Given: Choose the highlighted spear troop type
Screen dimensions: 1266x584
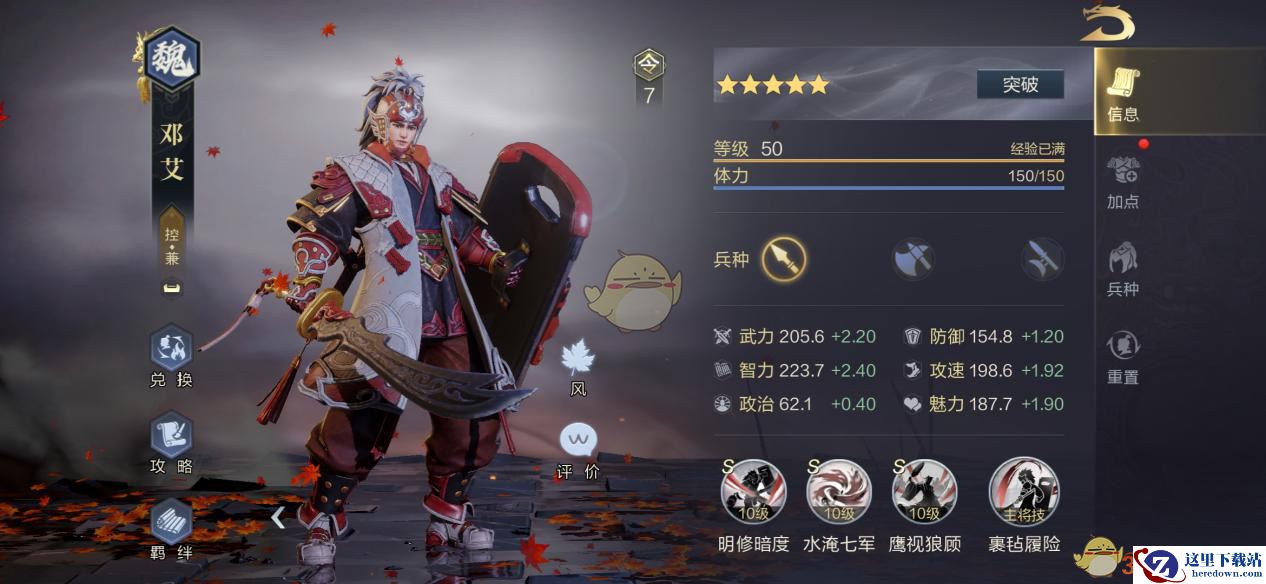Looking at the screenshot, I should coord(784,260).
